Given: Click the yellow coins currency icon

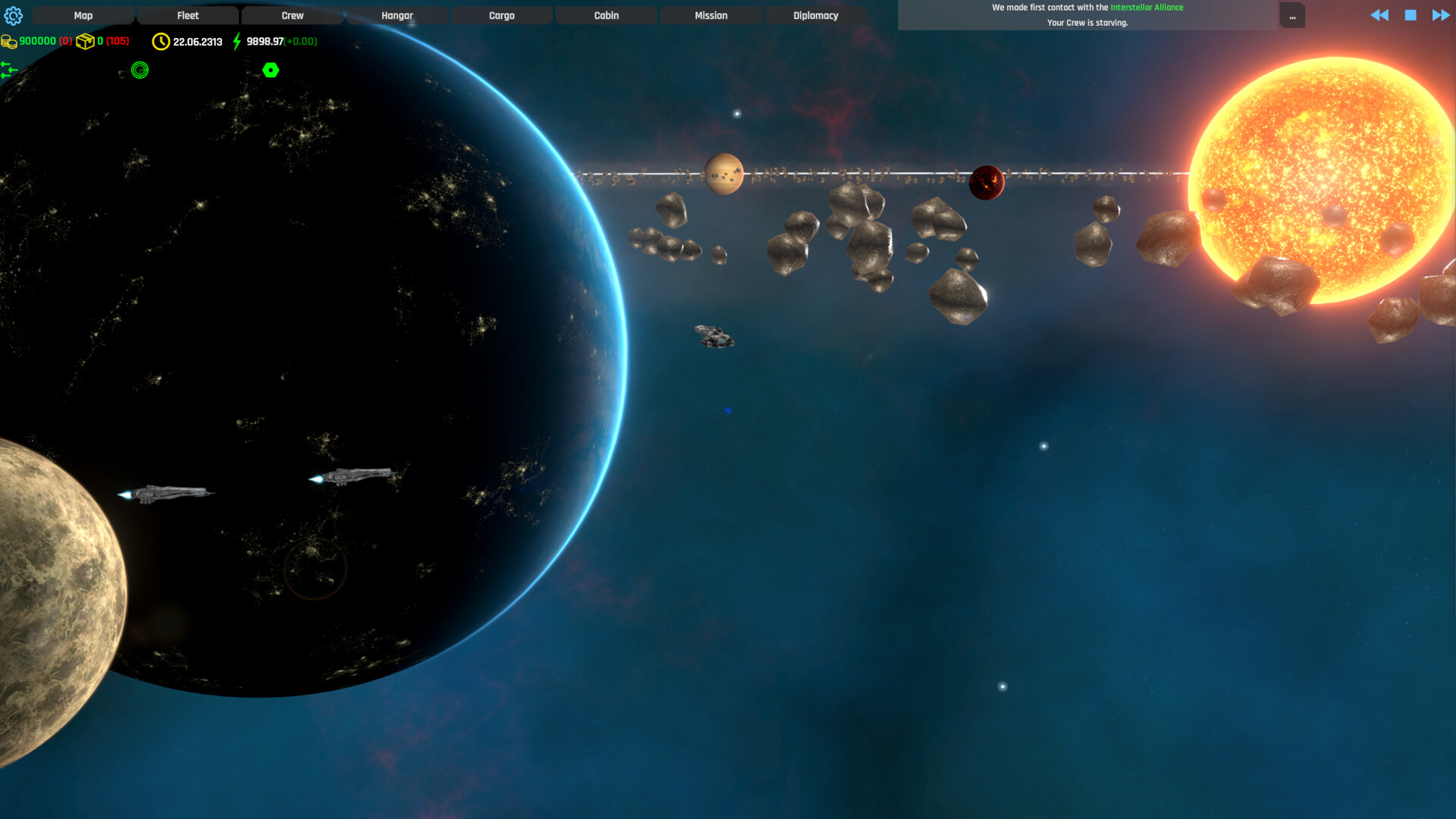Looking at the screenshot, I should [9, 42].
